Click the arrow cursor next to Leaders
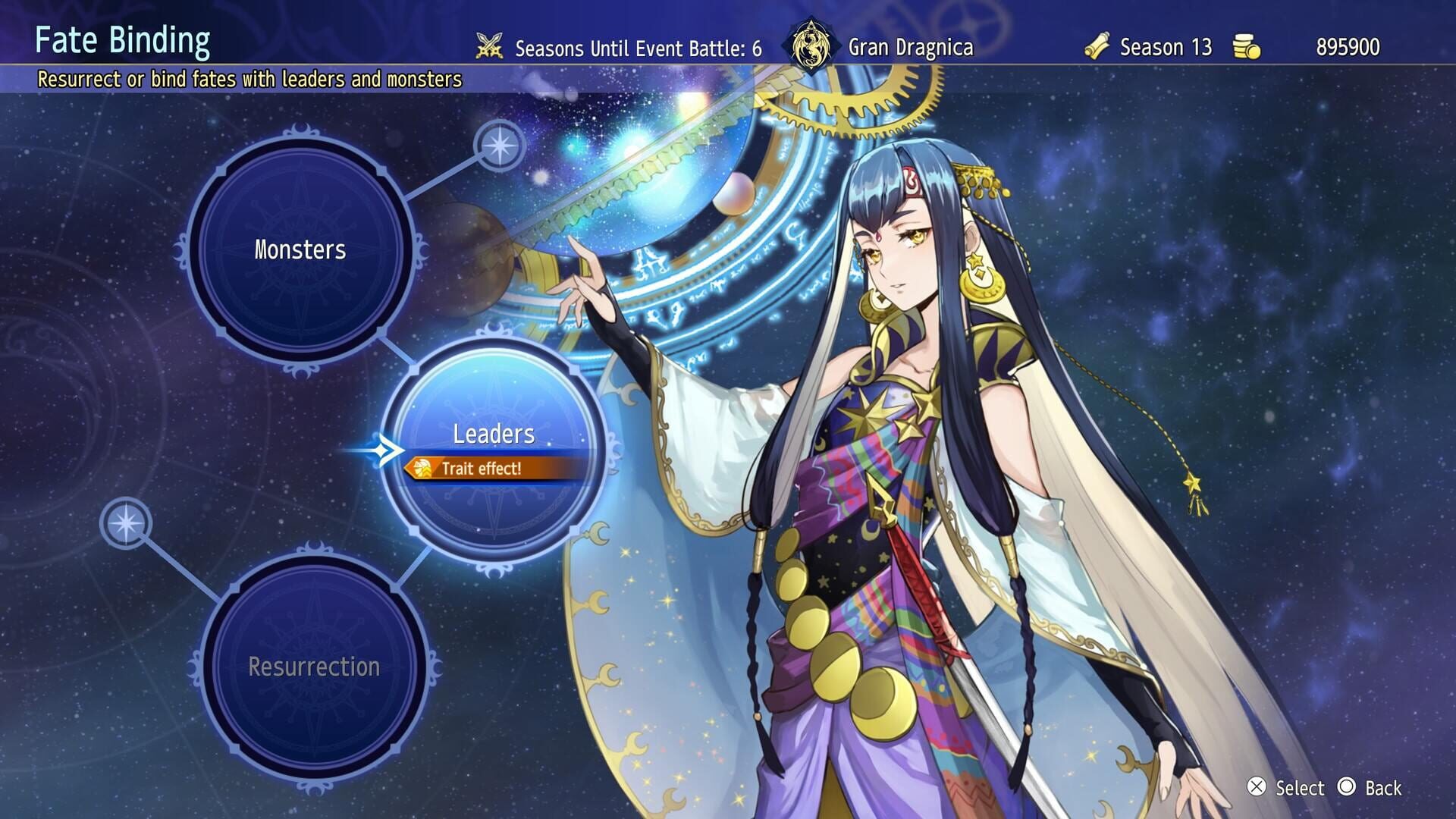This screenshot has width=1456, height=819. [388, 449]
